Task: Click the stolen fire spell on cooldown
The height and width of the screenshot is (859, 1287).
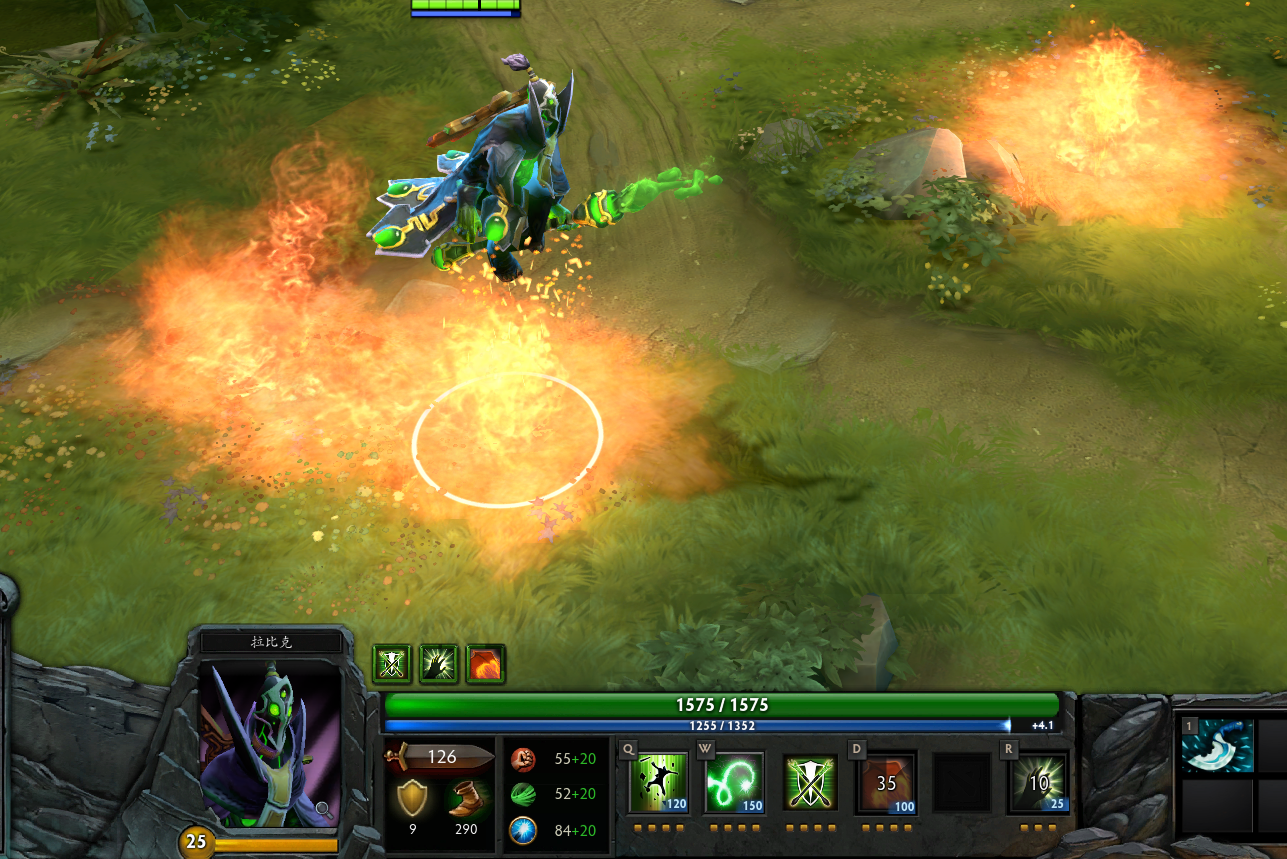Action: pyautogui.click(x=886, y=782)
